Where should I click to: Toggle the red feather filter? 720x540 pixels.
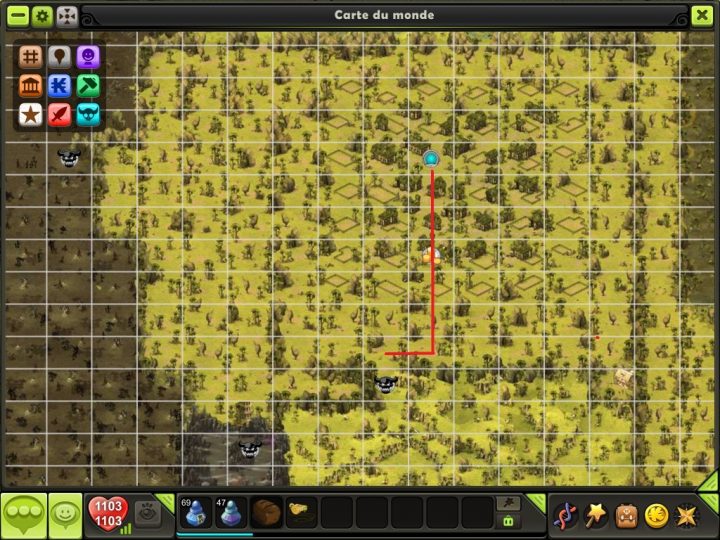(59, 114)
